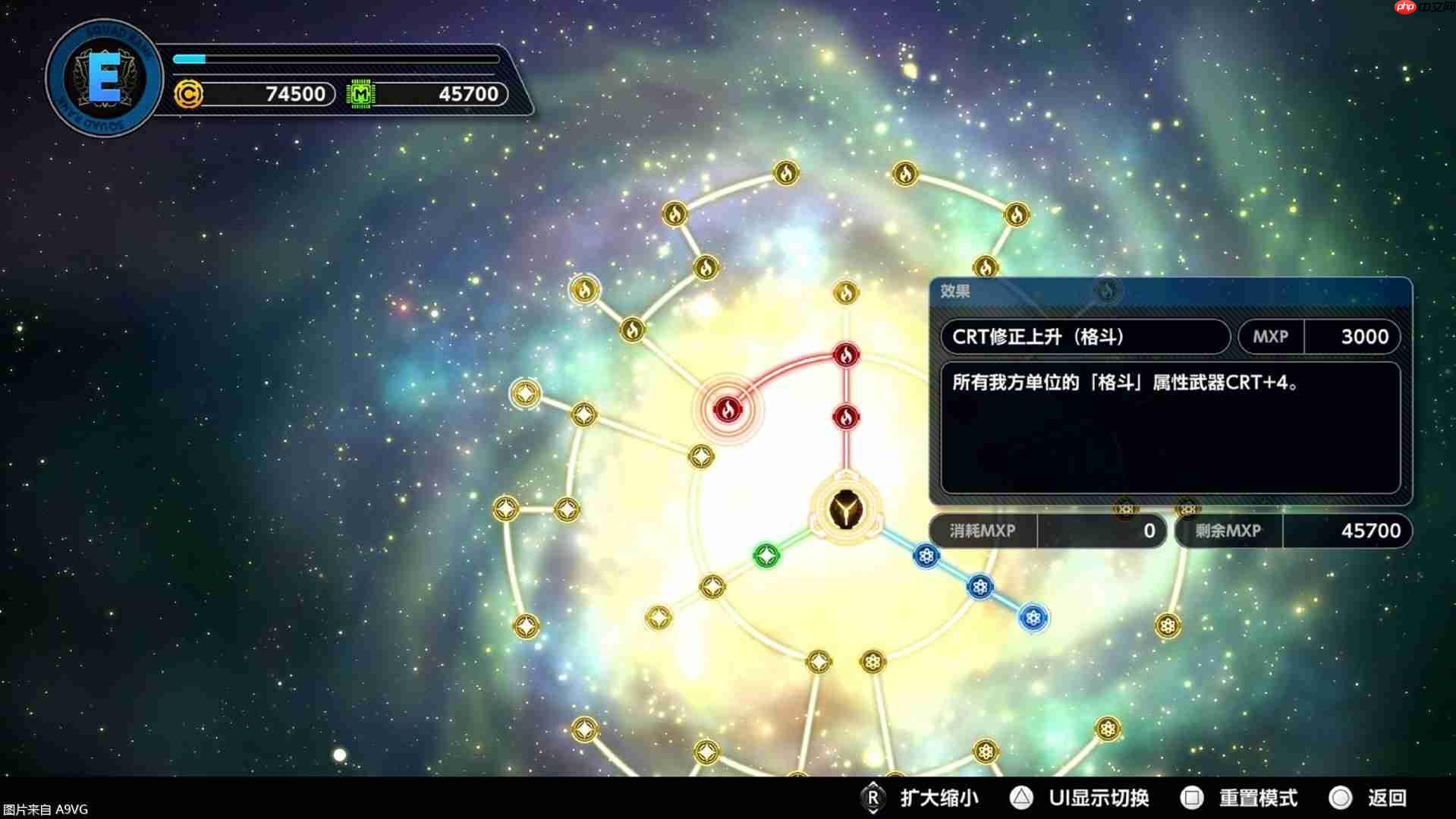Select the lowest blue gear node
This screenshot has height=819, width=1456.
point(1032,619)
